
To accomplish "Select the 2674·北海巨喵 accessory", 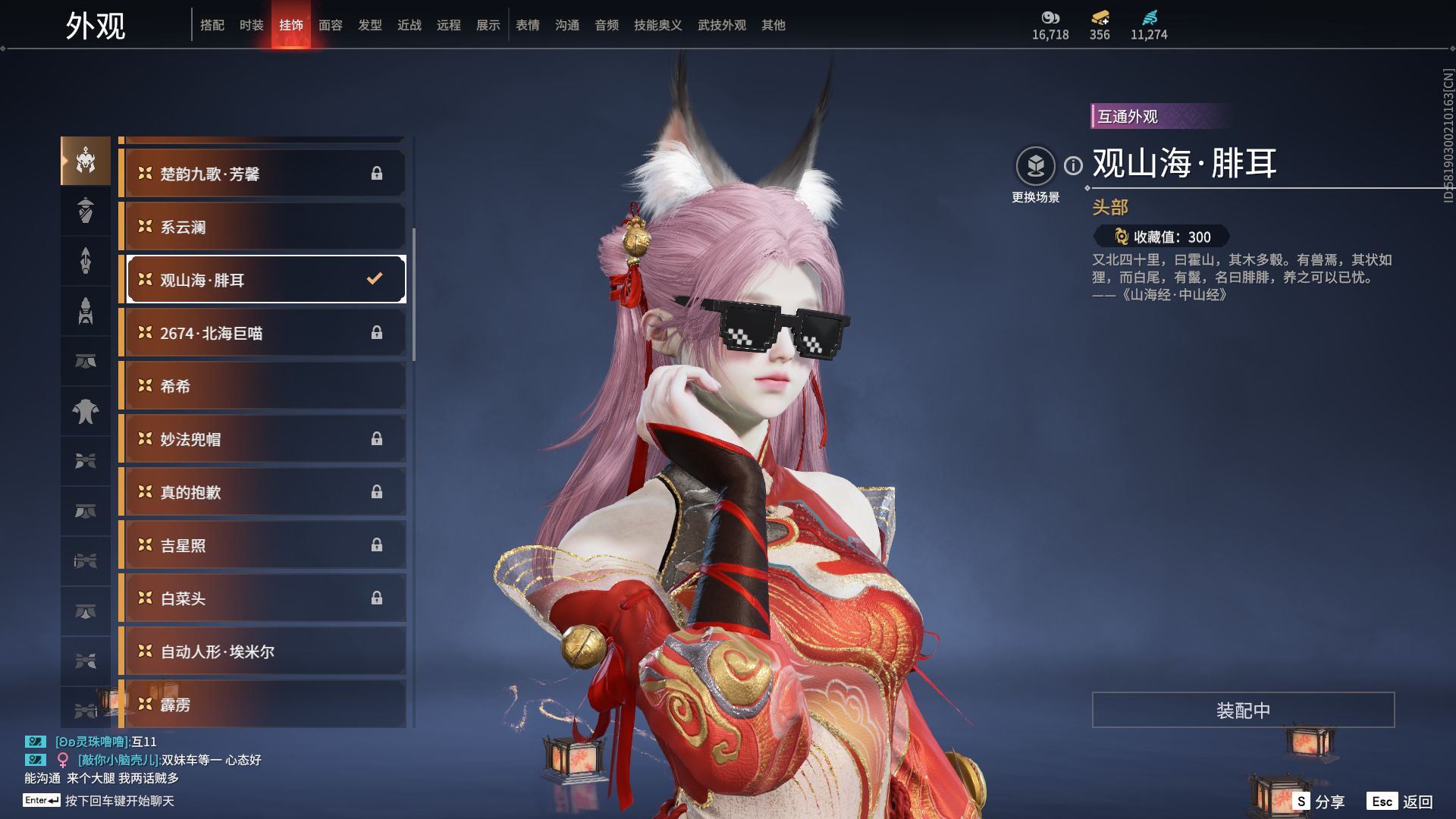I will [x=262, y=333].
